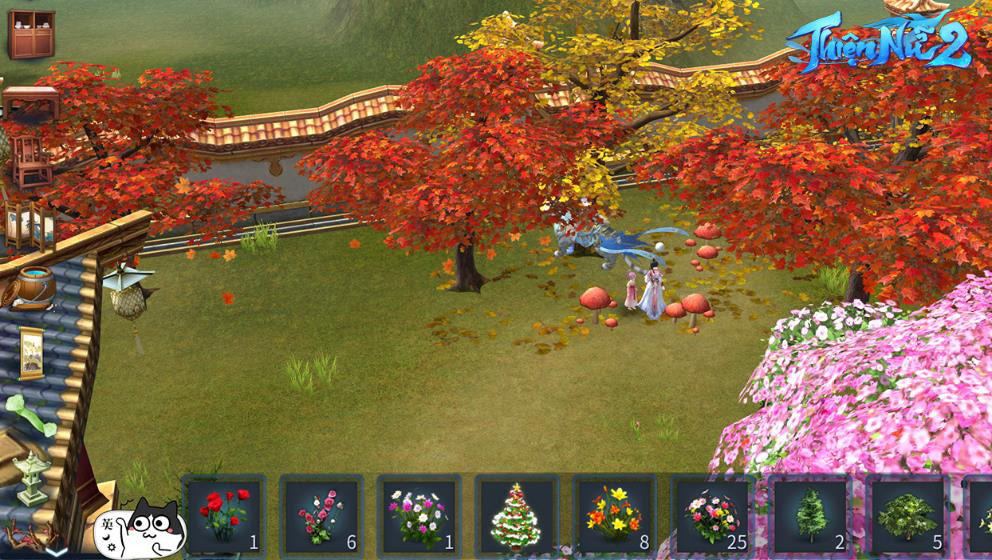Select the red roses item slot
This screenshot has height=560, width=992.
(224, 514)
